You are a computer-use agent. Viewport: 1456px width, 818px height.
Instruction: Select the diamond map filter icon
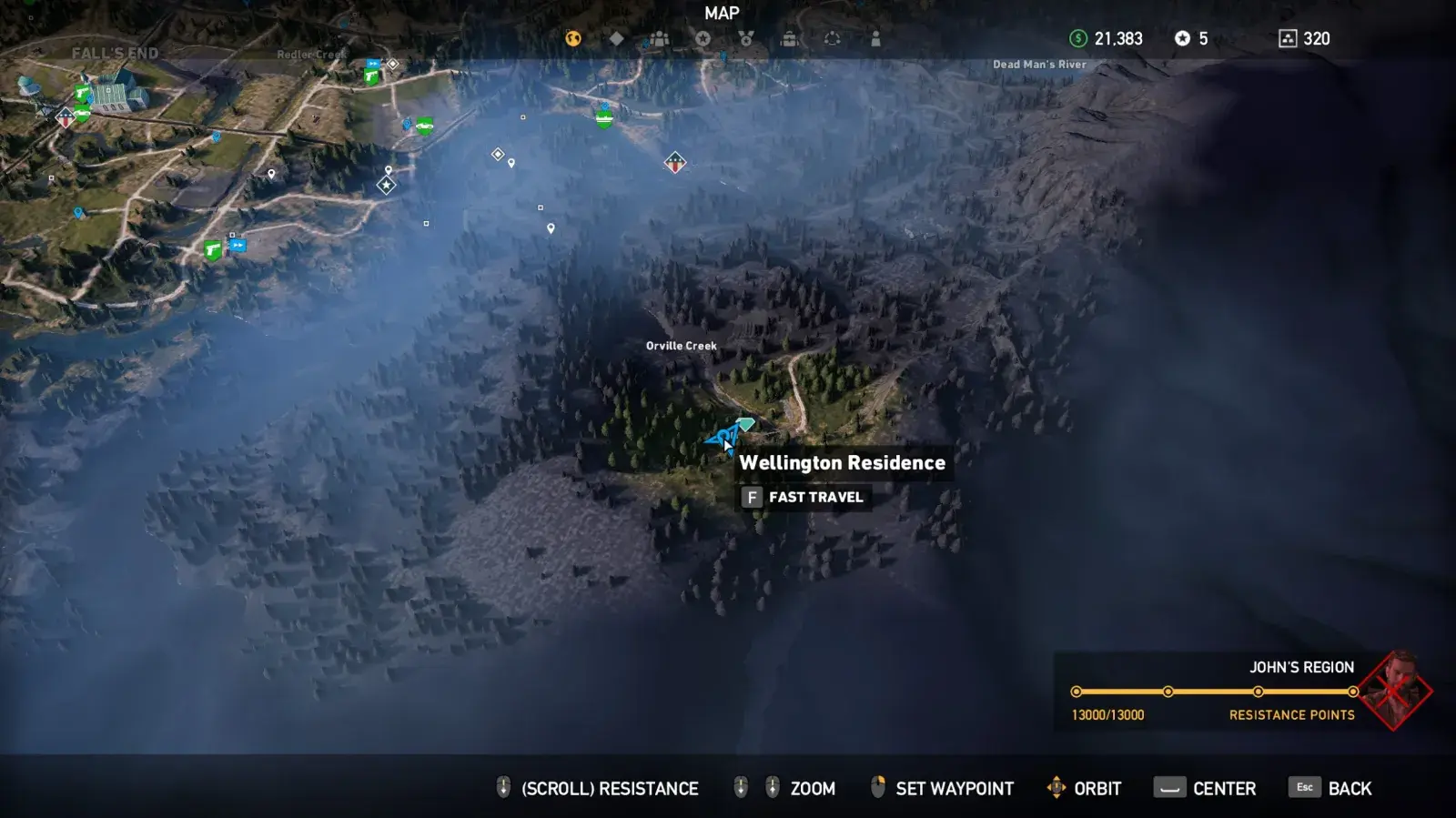tap(618, 38)
